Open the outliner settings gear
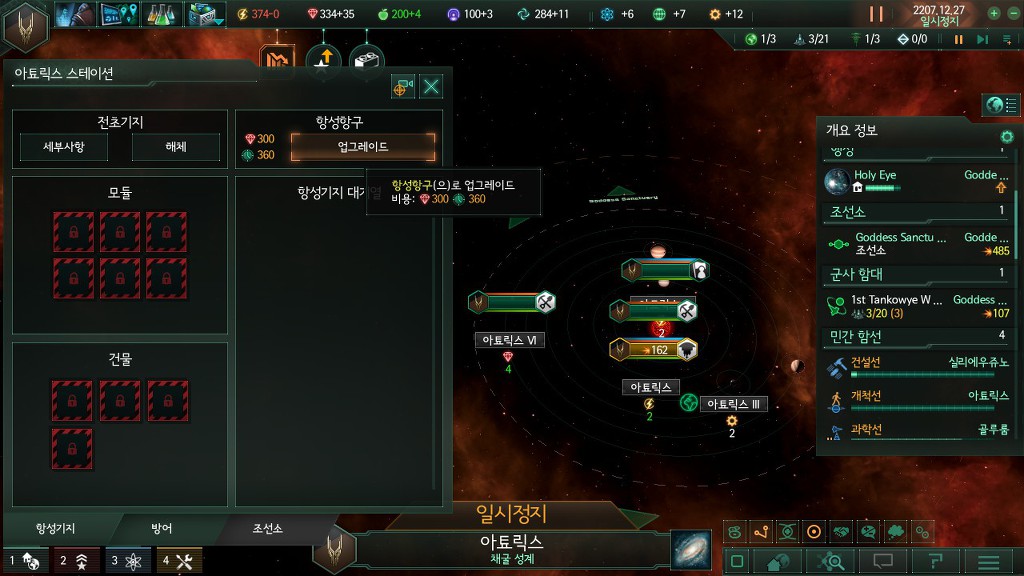The image size is (1024, 576). (1007, 136)
